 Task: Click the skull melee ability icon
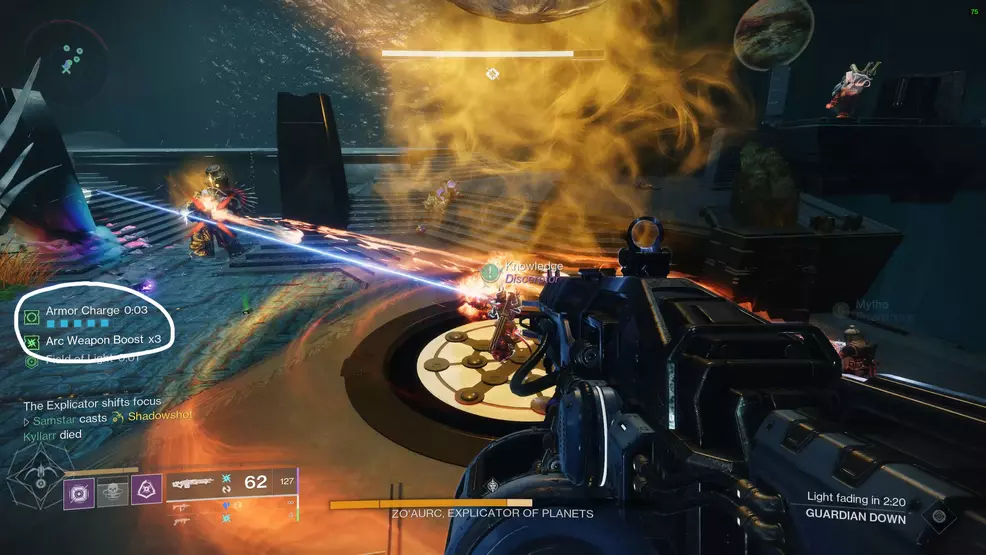tap(113, 491)
